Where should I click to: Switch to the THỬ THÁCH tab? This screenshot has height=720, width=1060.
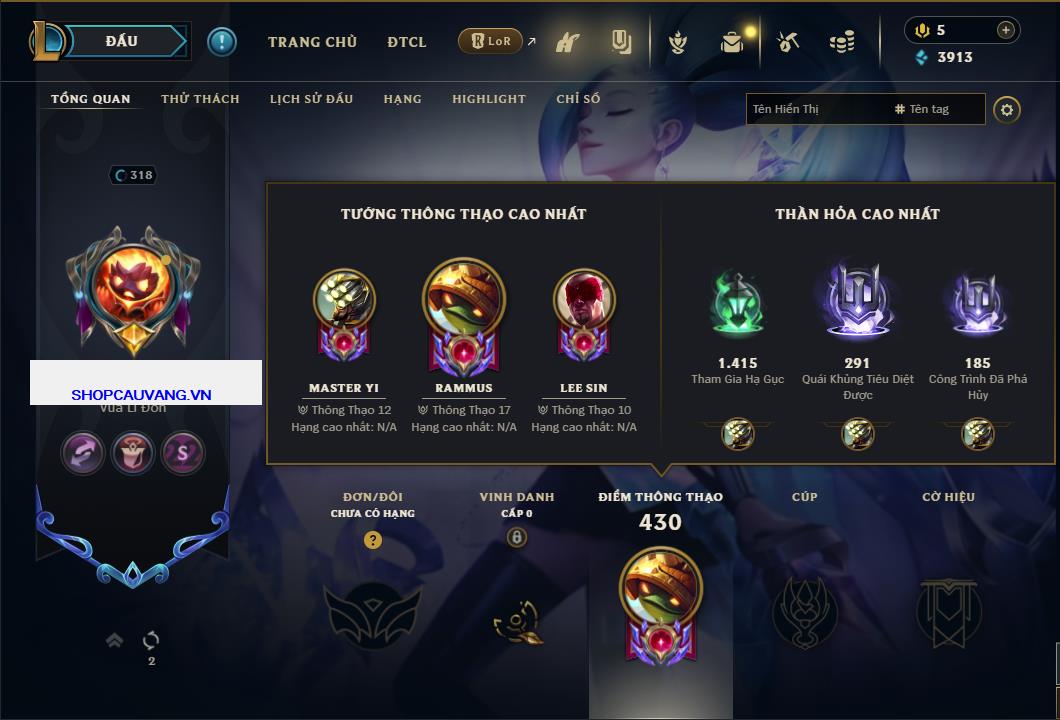200,99
